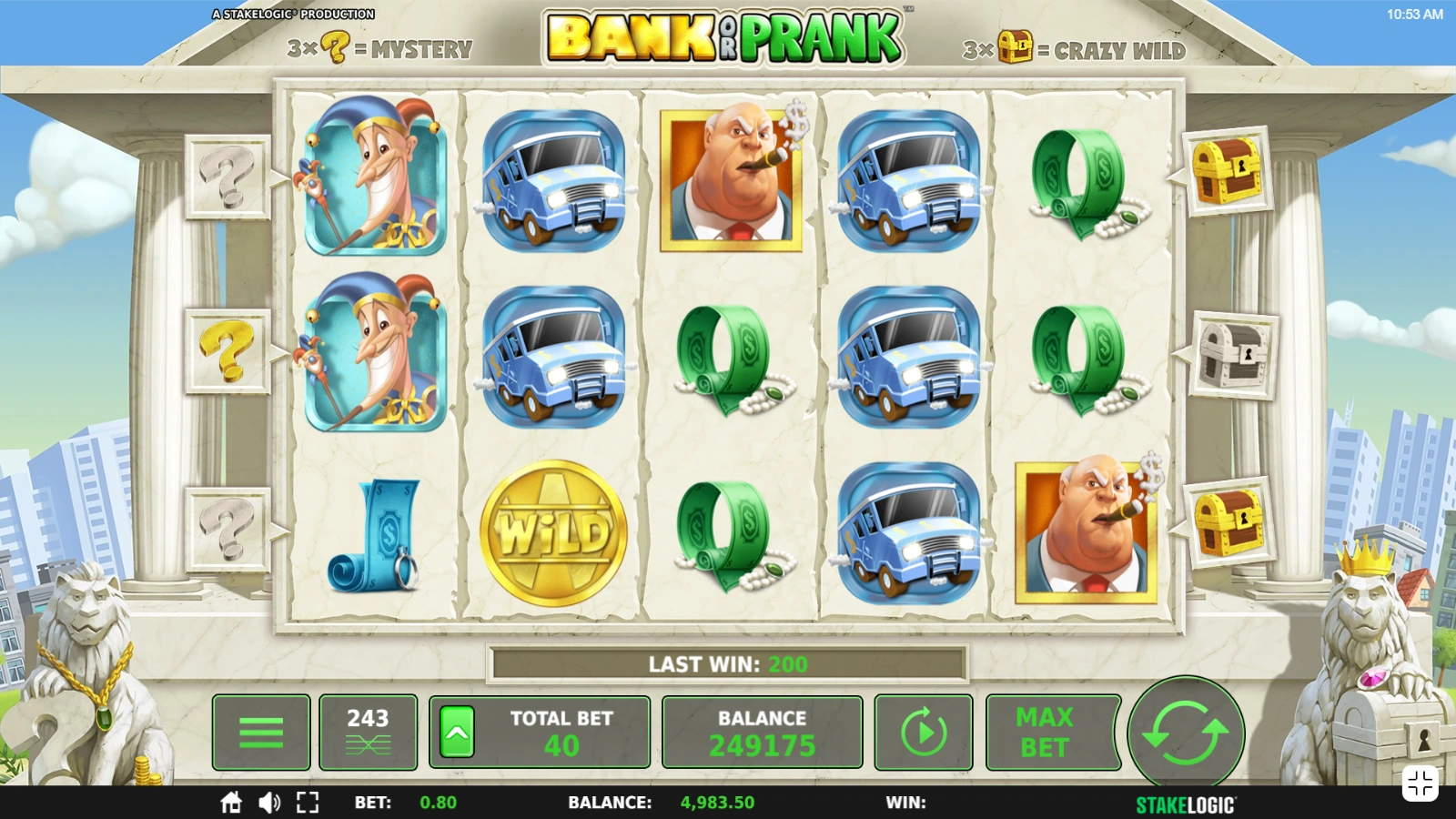Click the BALANCE display showing 249175
The height and width of the screenshot is (819, 1456).
(x=763, y=731)
